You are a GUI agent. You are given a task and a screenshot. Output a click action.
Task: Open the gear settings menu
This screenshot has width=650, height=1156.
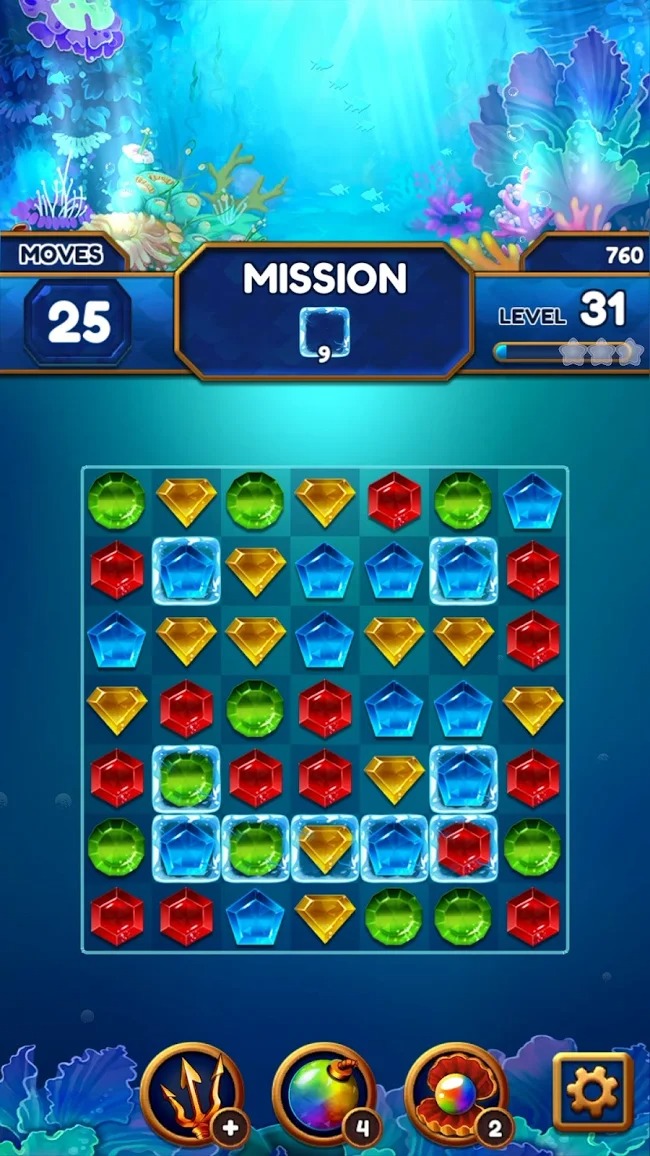593,1091
